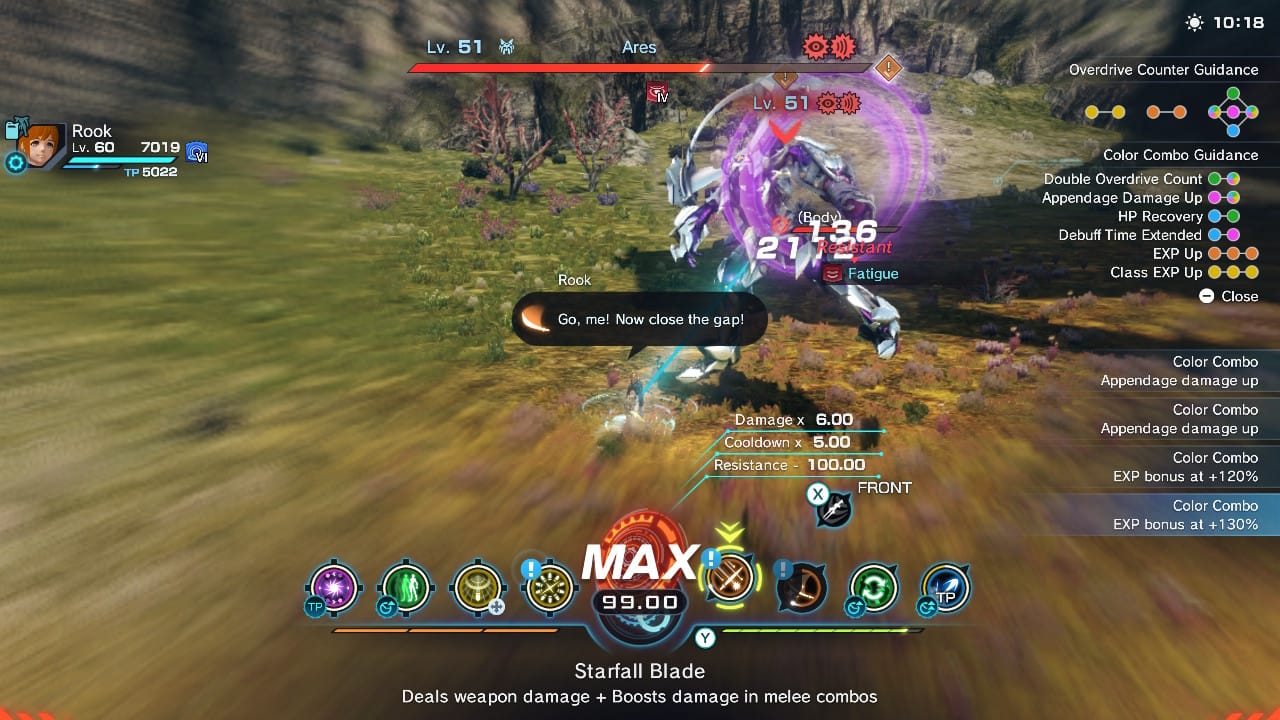Click the Skell badge next to 7019

point(197,152)
